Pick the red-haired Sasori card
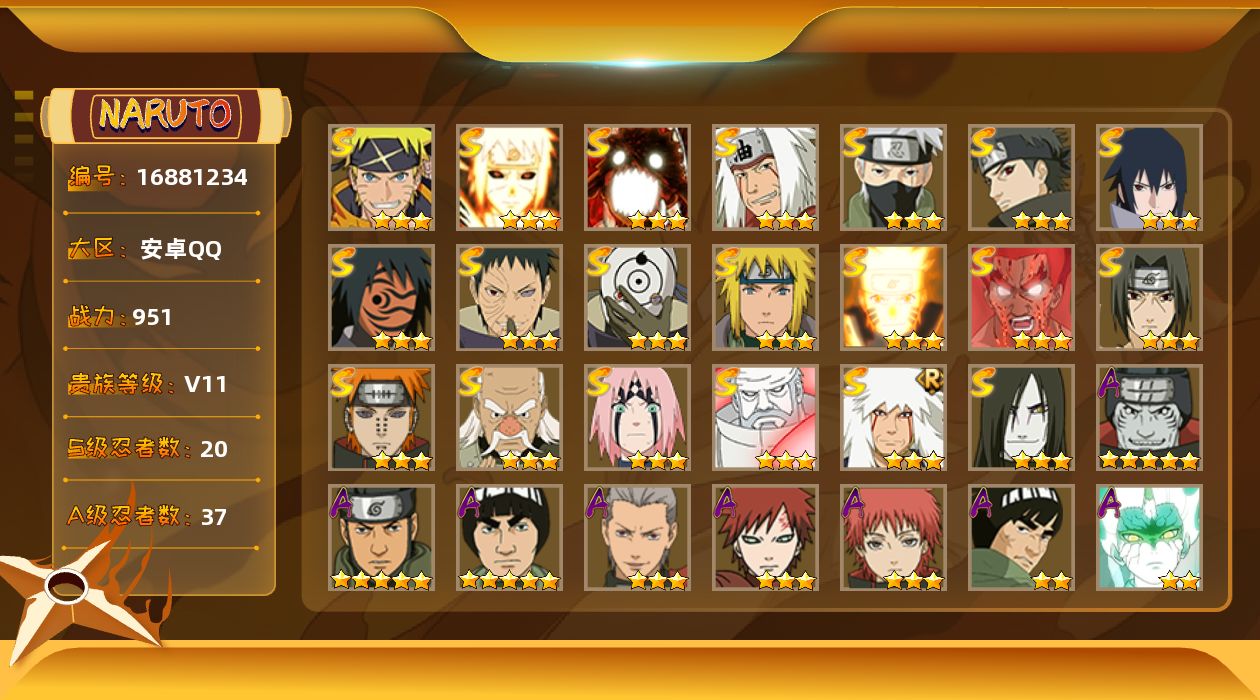The width and height of the screenshot is (1260, 700). click(x=892, y=538)
